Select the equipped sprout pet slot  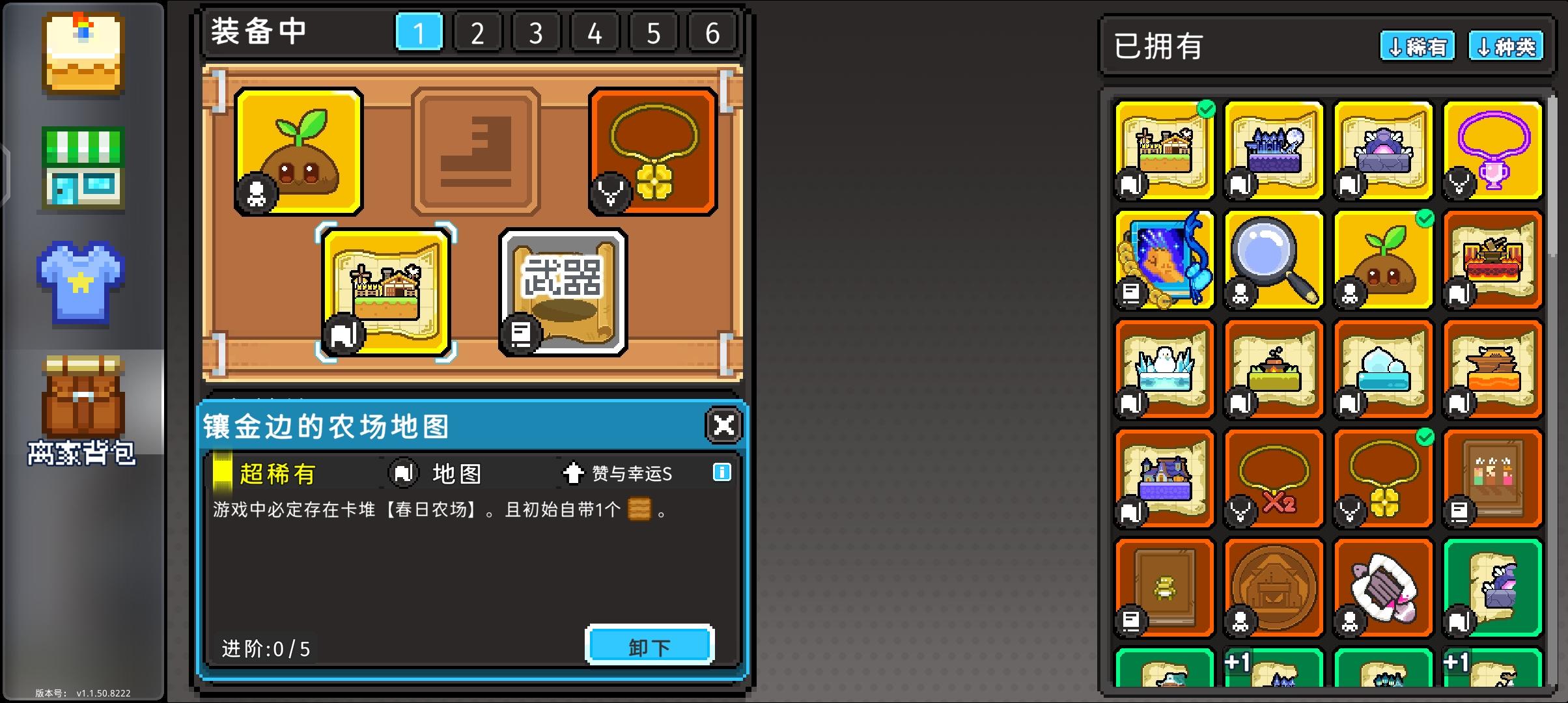(300, 150)
